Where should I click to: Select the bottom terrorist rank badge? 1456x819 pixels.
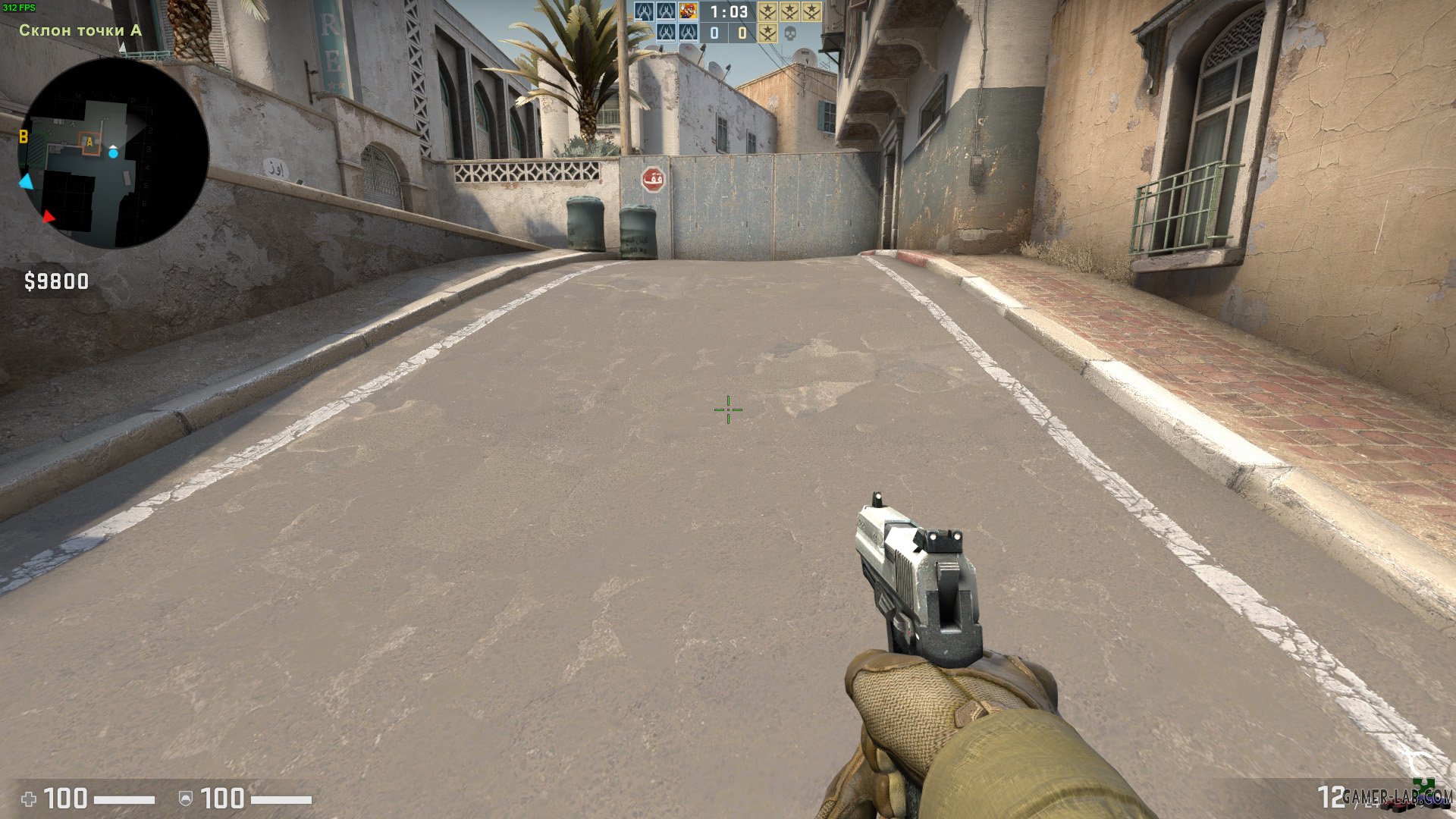click(x=768, y=33)
